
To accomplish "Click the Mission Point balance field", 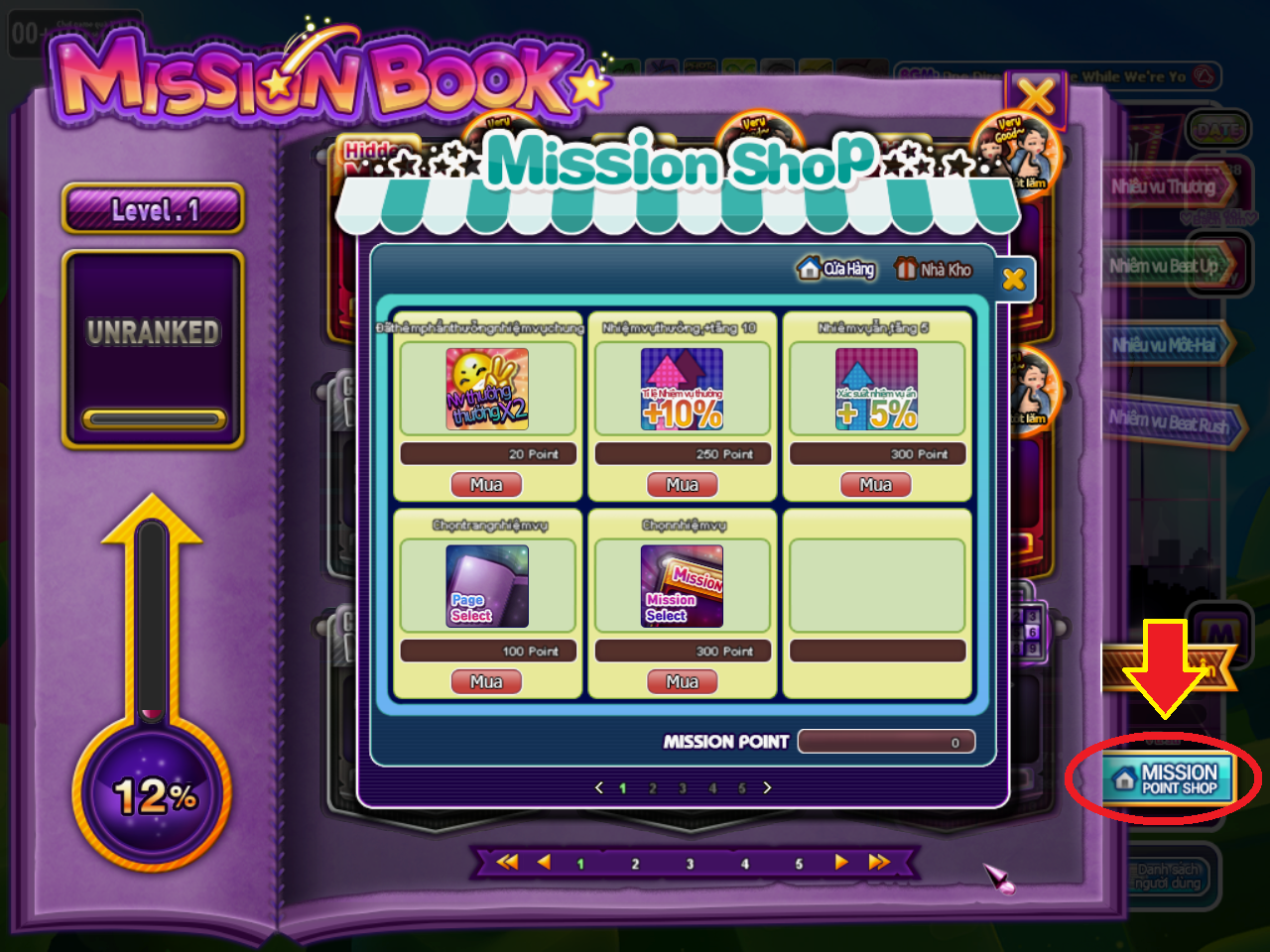I will coord(886,741).
